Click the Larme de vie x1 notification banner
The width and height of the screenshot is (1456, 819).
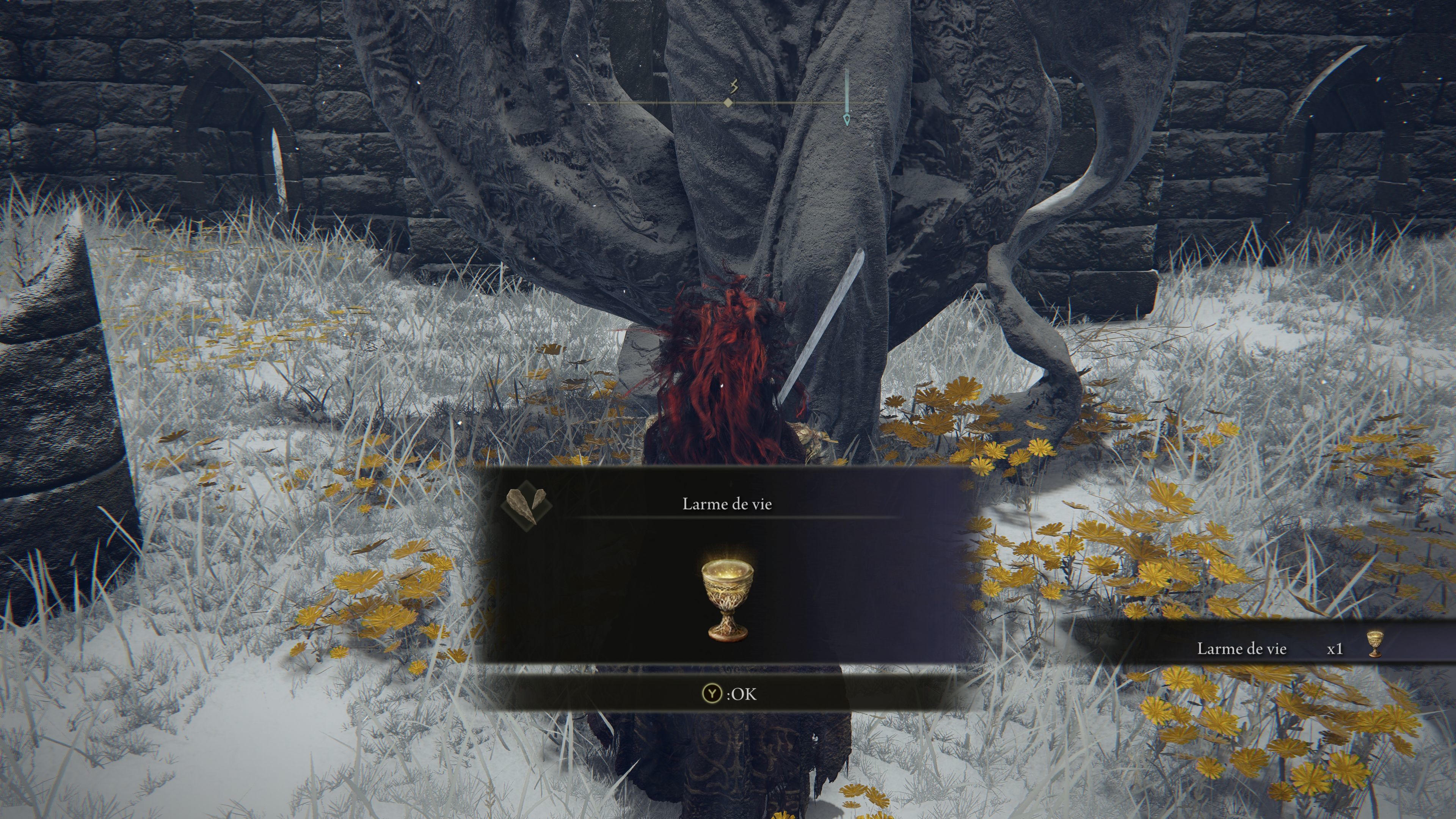pos(1272,648)
